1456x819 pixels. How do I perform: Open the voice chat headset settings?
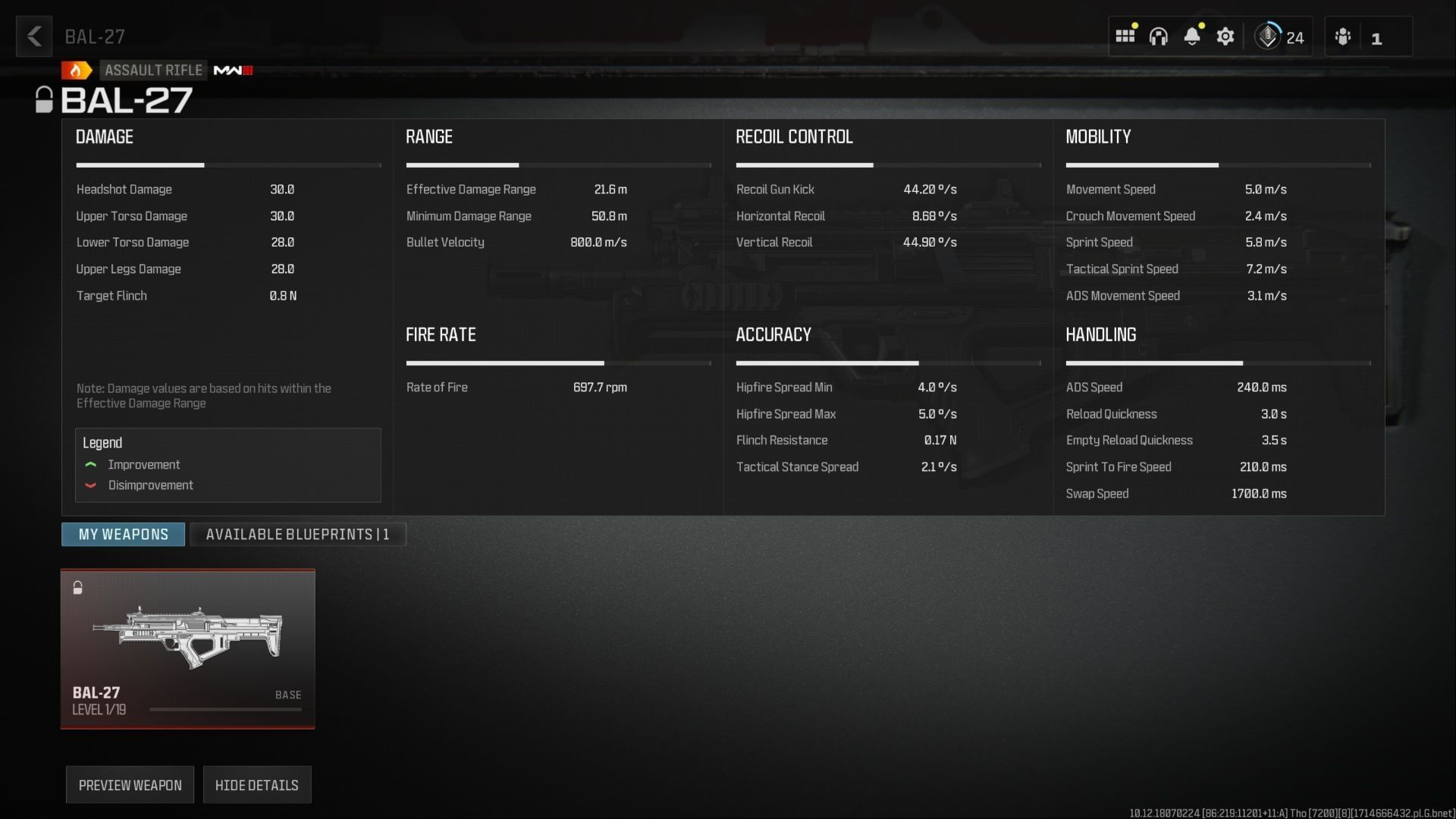[x=1159, y=36]
